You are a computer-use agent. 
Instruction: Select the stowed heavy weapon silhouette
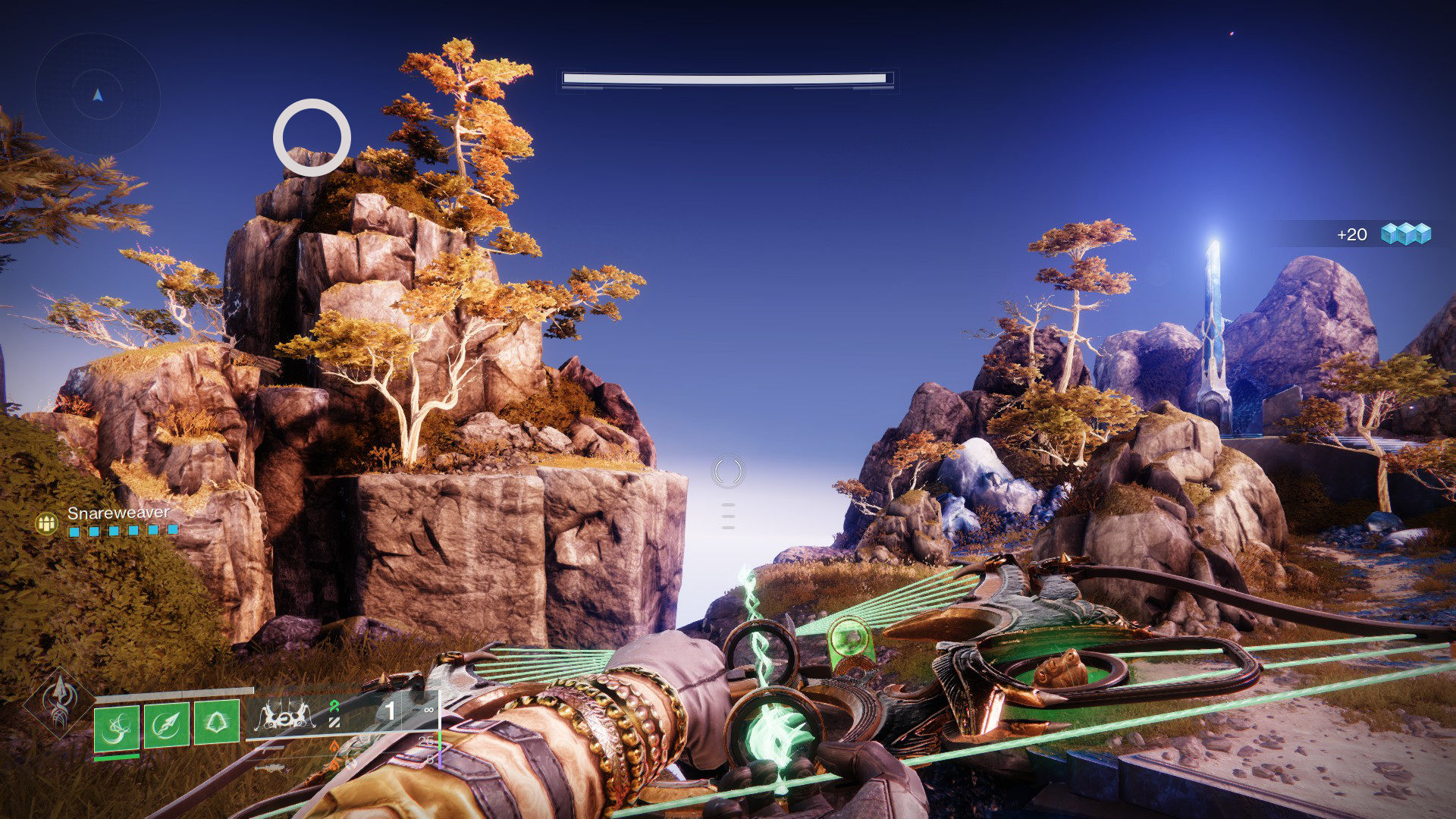[x=271, y=768]
